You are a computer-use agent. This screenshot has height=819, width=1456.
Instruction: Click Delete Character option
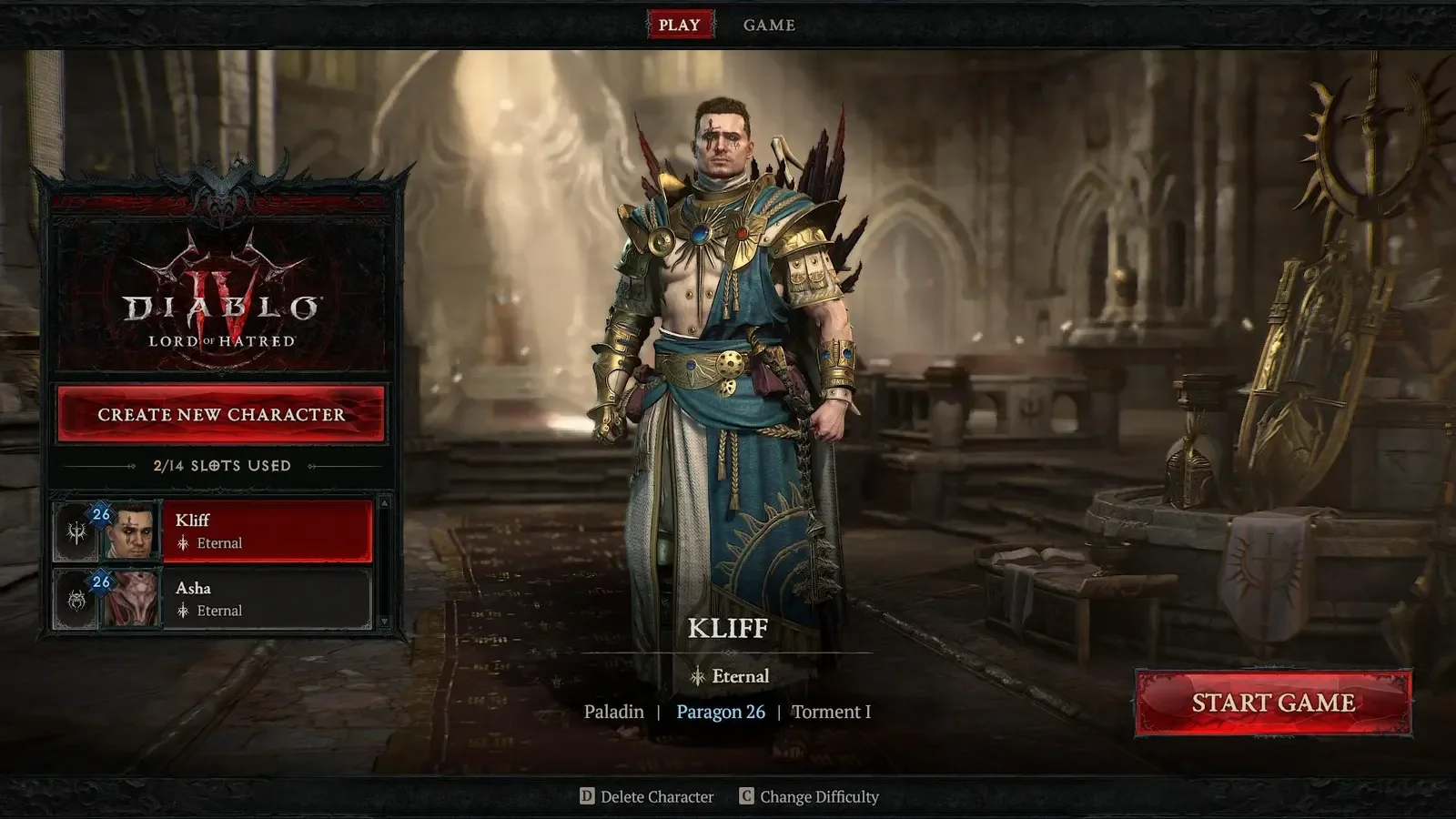click(x=647, y=797)
